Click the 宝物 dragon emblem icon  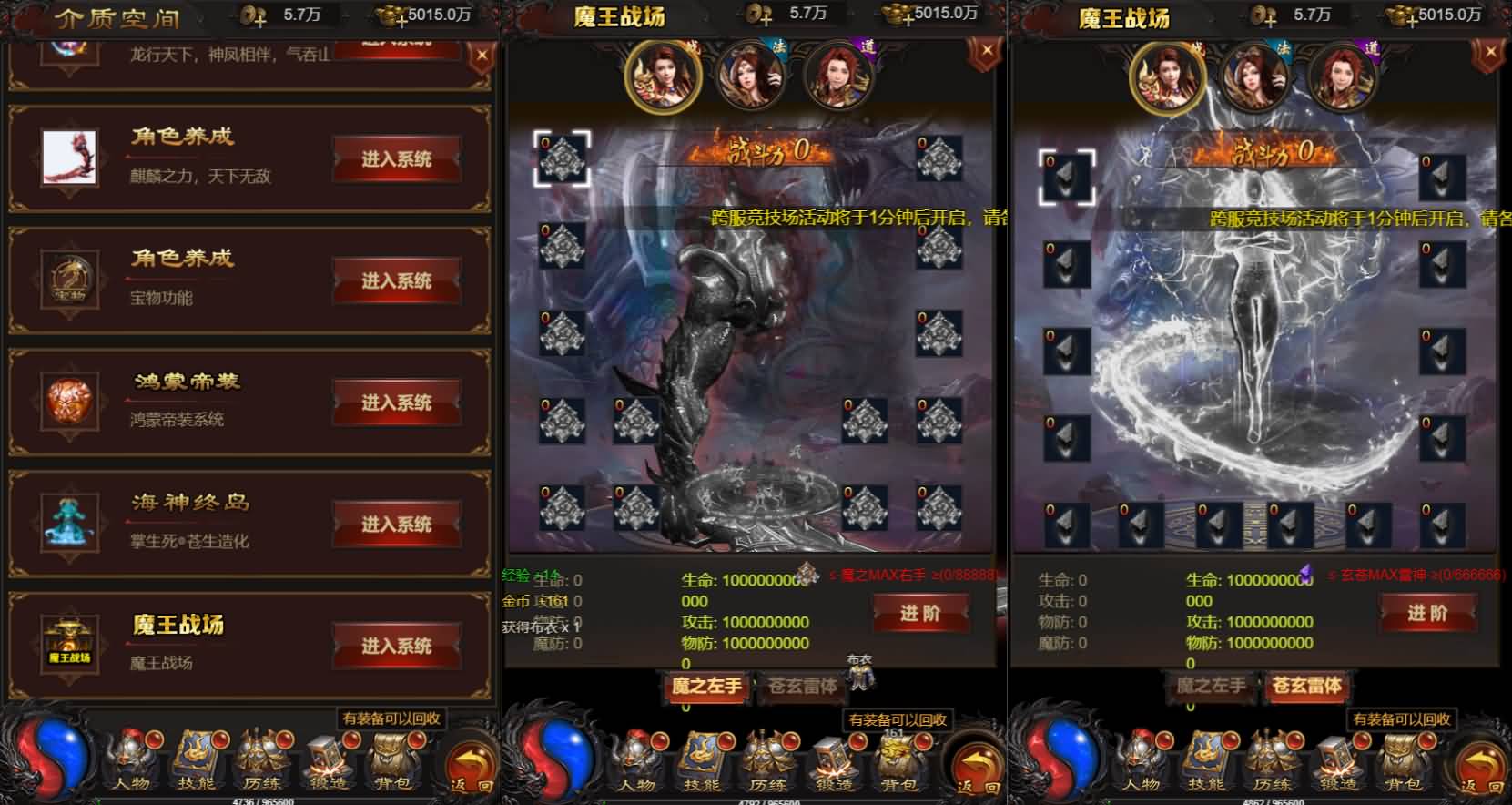point(67,279)
